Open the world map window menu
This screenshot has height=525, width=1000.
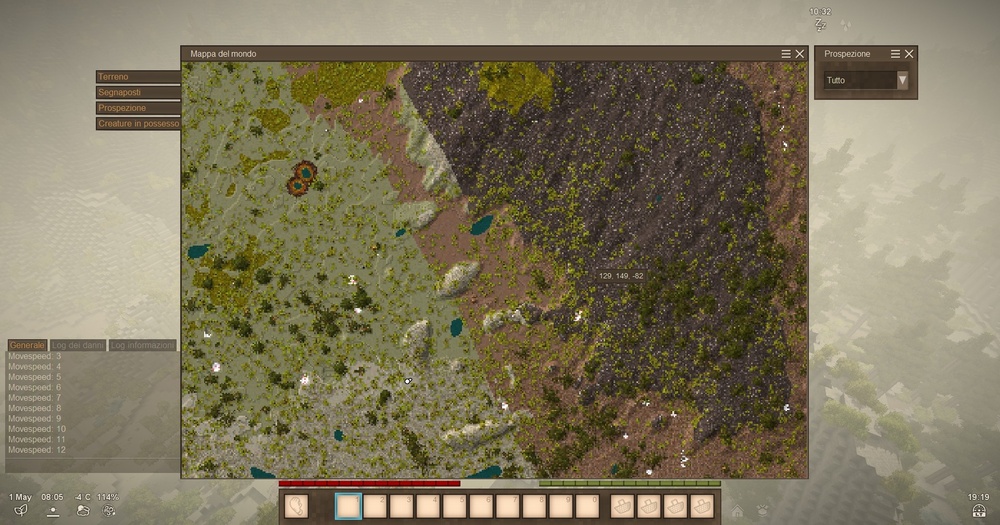[x=786, y=54]
